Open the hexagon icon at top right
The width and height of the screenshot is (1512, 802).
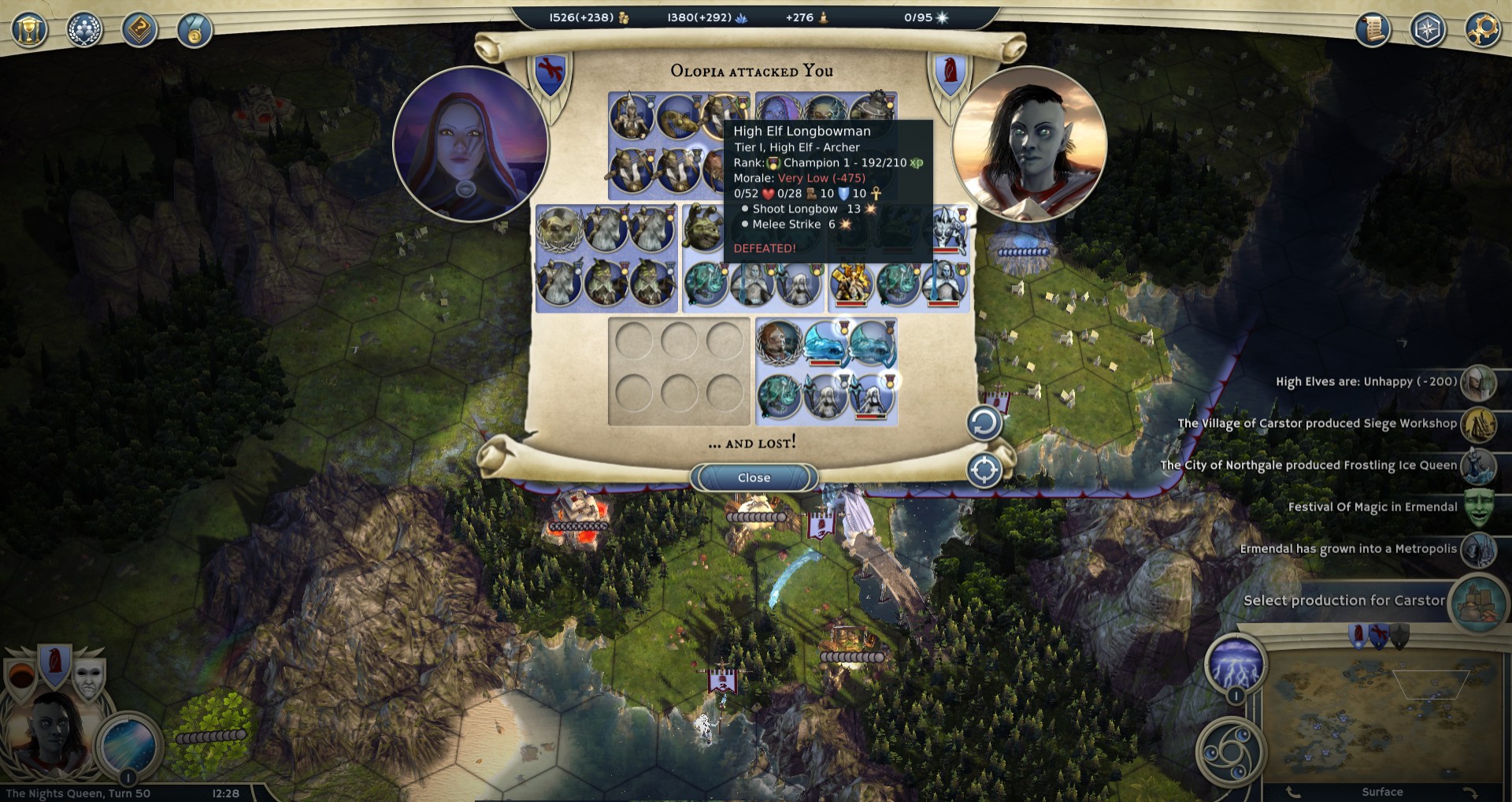tap(1428, 30)
